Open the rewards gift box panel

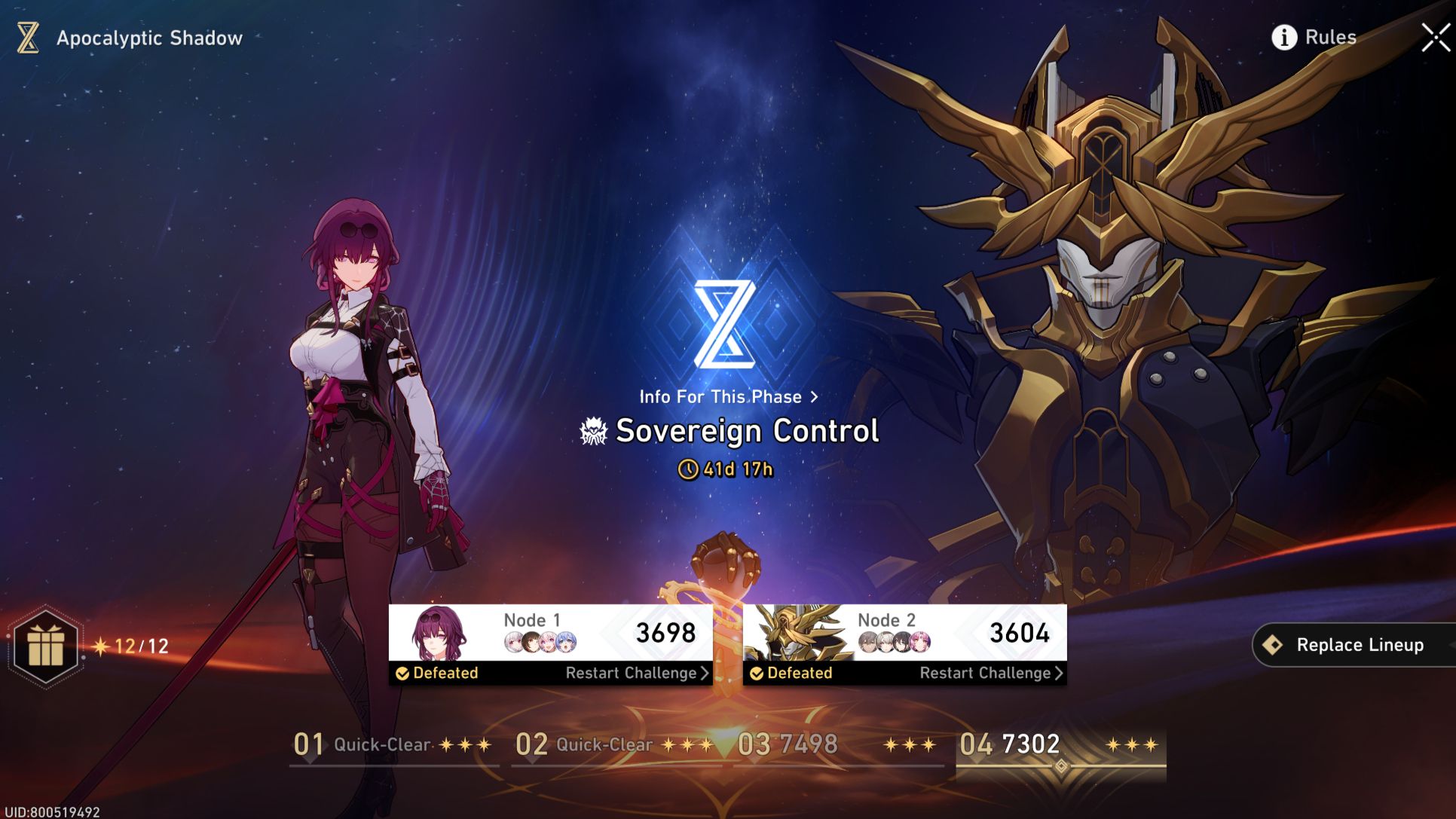click(x=47, y=644)
